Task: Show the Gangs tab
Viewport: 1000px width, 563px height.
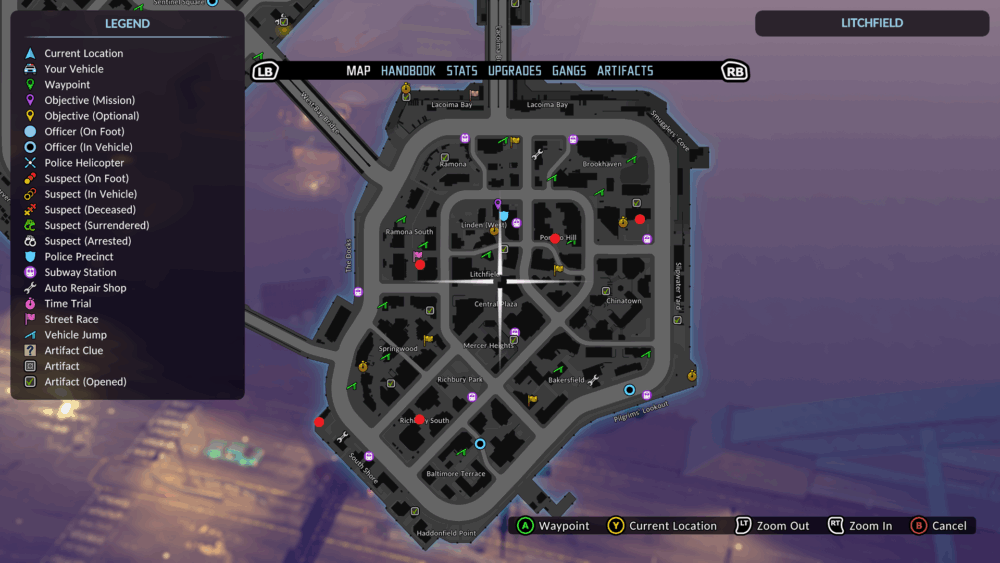Action: pos(569,71)
